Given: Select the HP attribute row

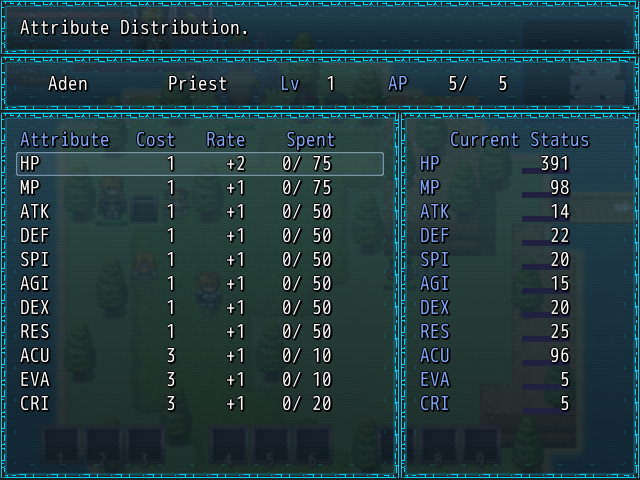Looking at the screenshot, I should pyautogui.click(x=200, y=164).
